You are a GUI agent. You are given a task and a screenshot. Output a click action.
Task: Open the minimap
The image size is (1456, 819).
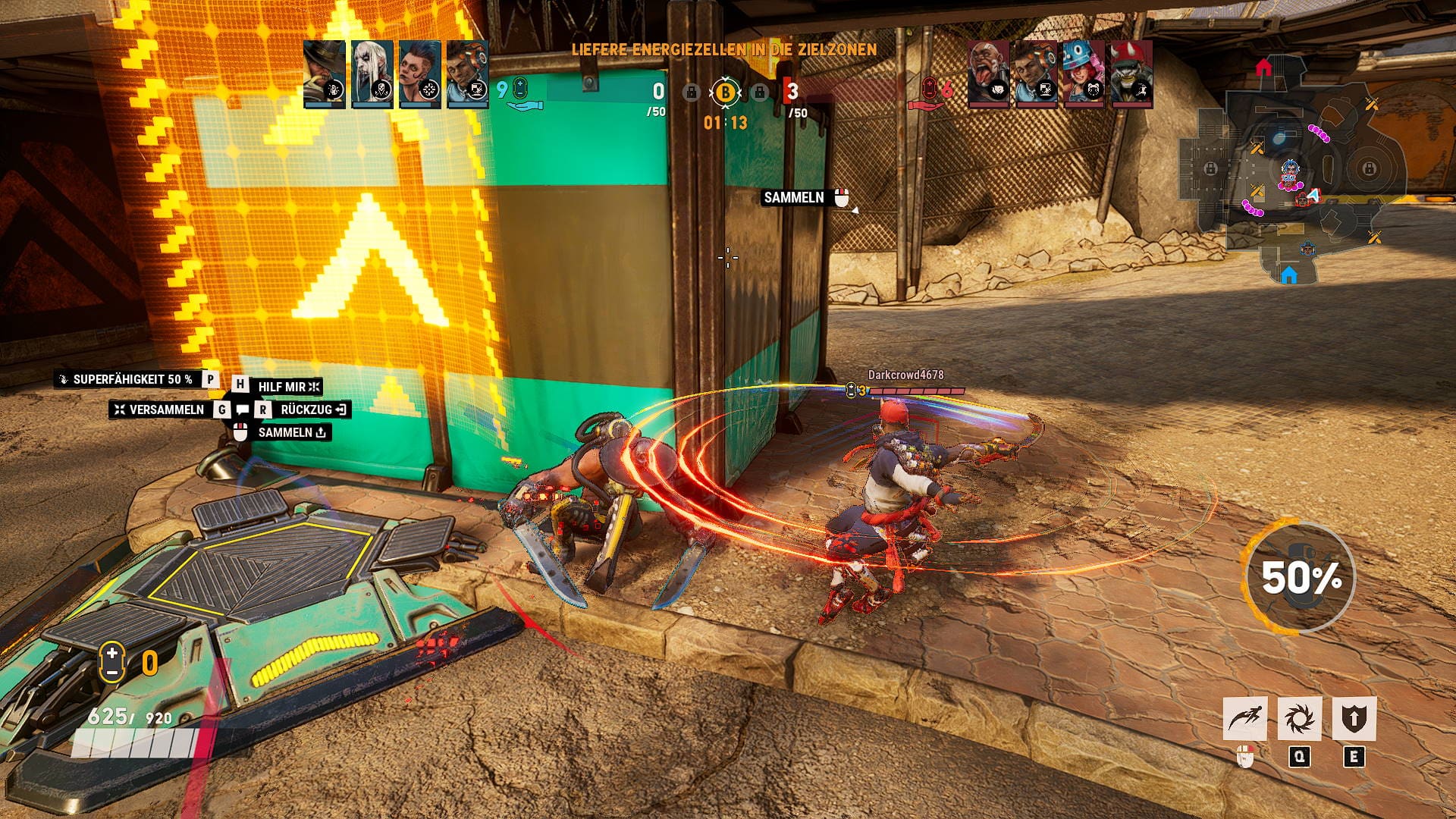(1294, 171)
